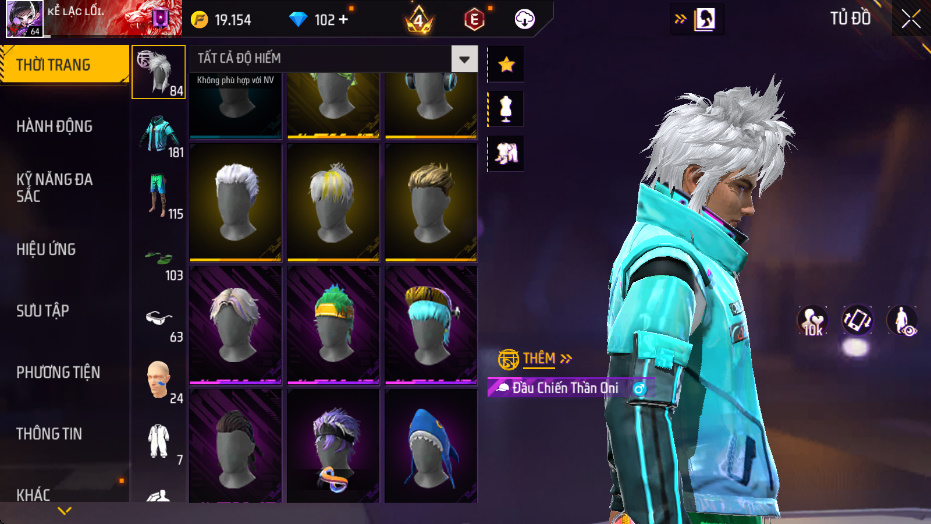The image size is (931, 524).
Task: Go to the Phương Tiện tab
Action: 58,372
